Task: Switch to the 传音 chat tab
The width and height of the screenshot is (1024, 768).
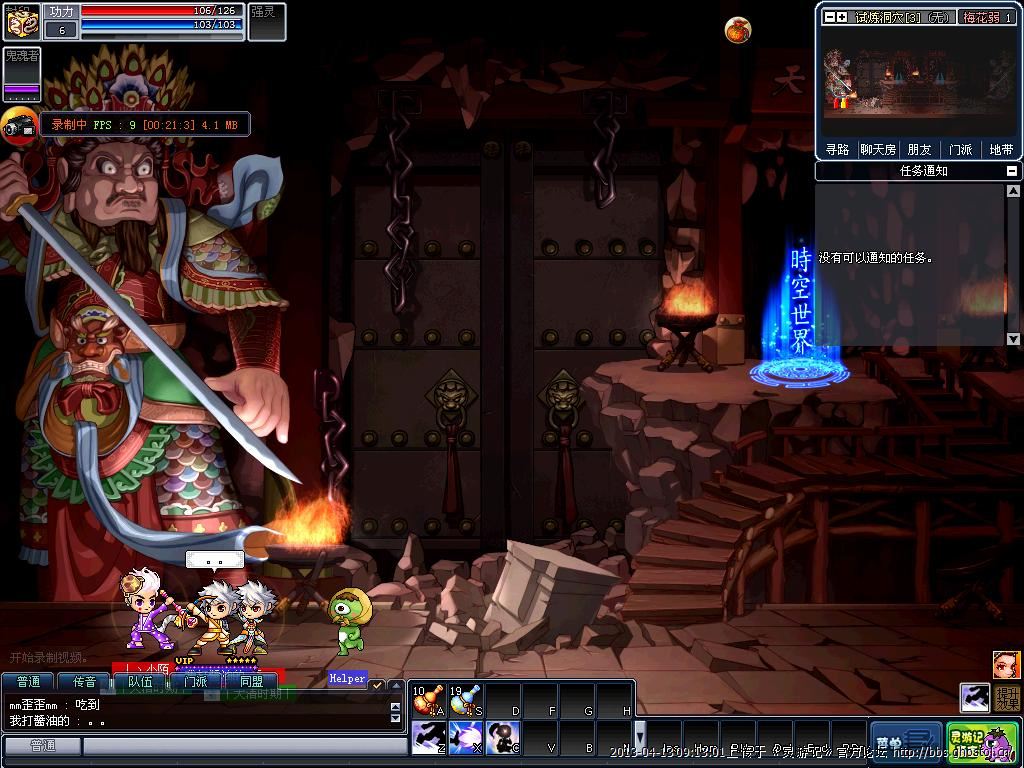Action: tap(84, 682)
